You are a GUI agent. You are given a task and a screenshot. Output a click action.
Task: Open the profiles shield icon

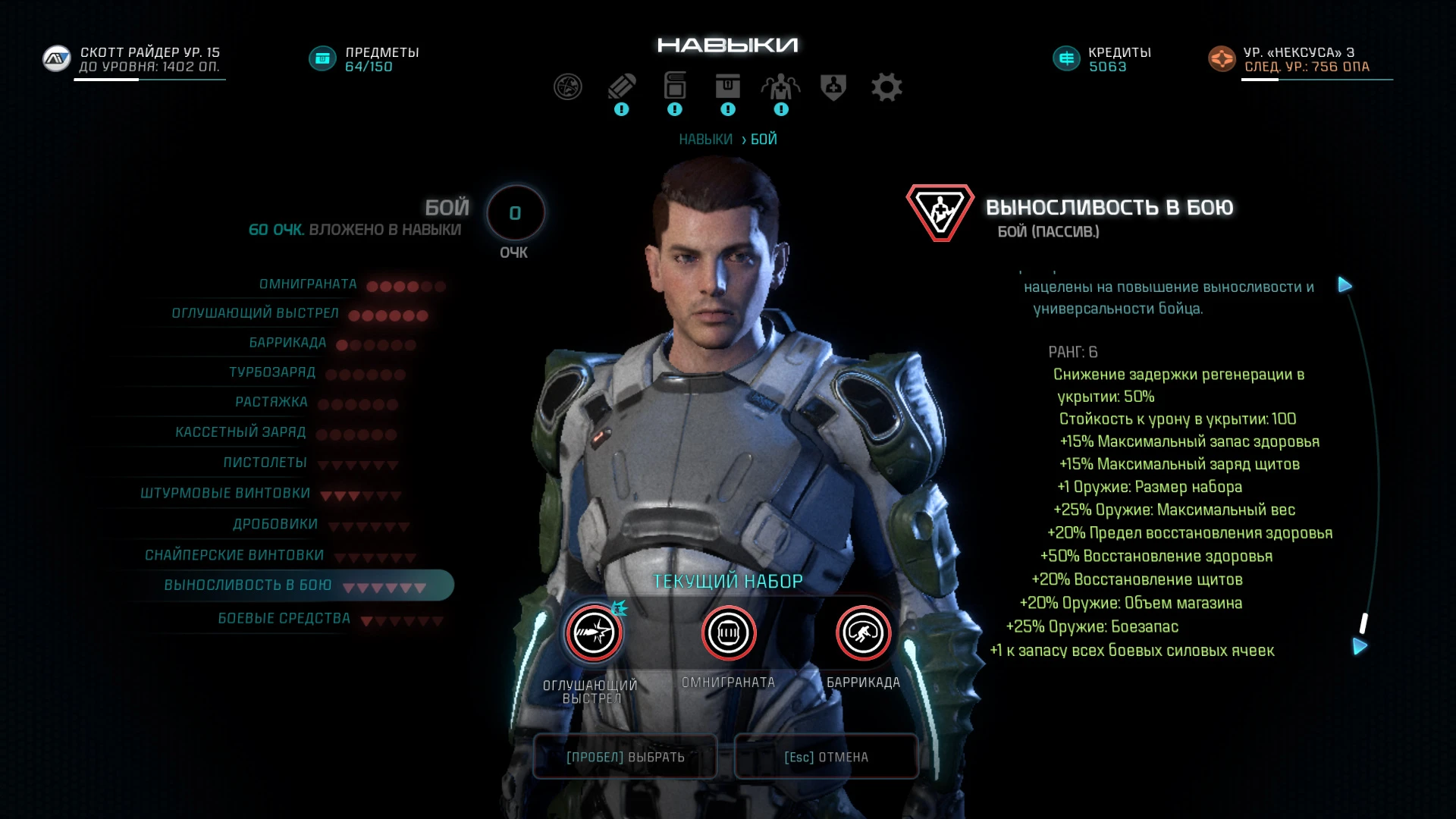[832, 86]
